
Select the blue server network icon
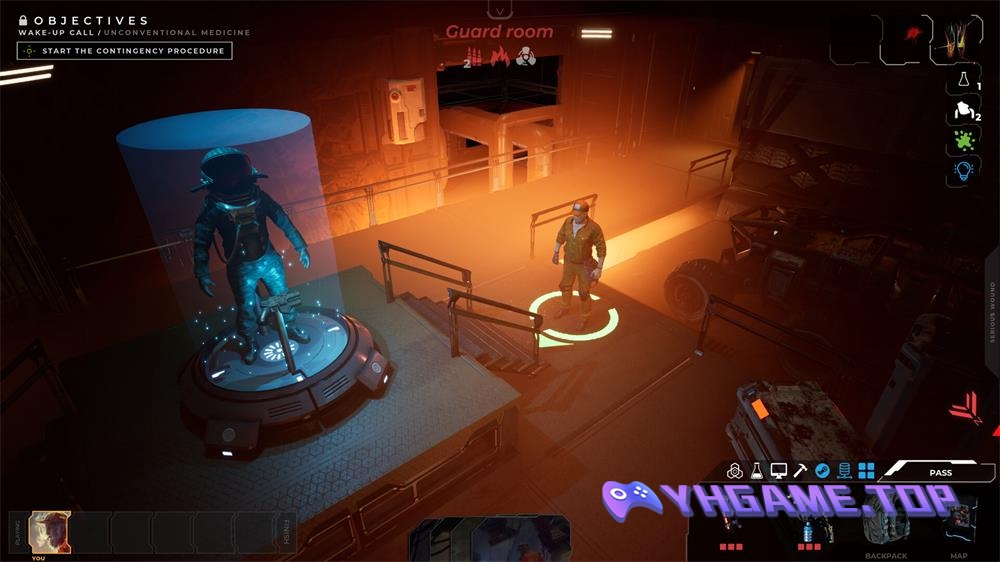click(844, 470)
